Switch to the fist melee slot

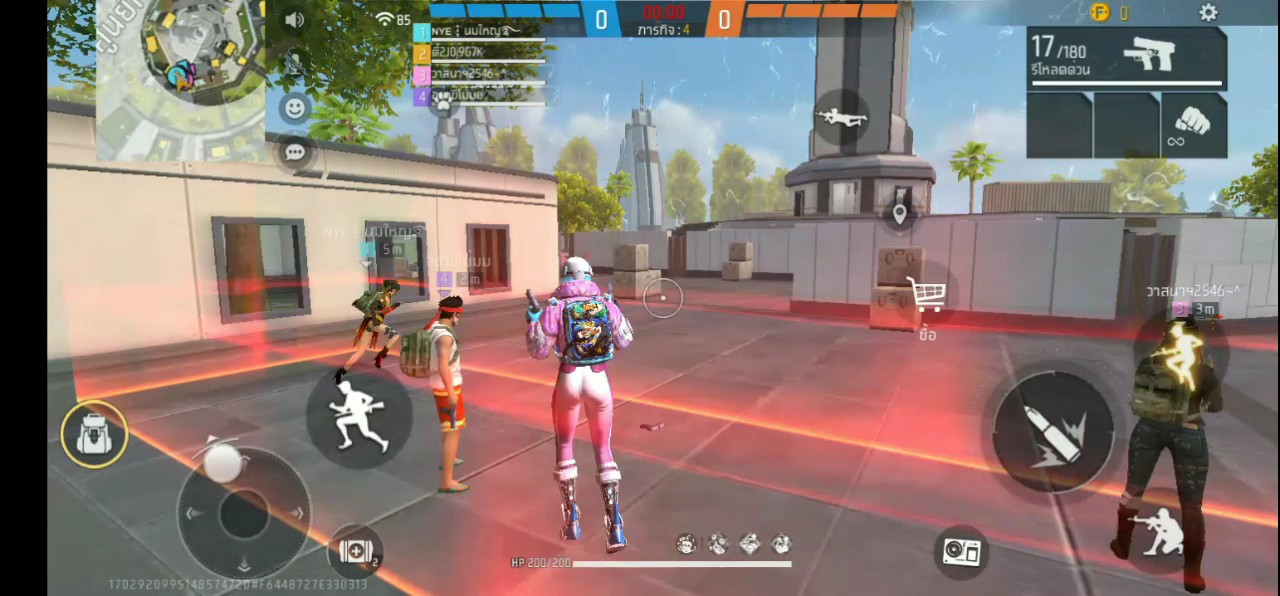pyautogui.click(x=1193, y=125)
